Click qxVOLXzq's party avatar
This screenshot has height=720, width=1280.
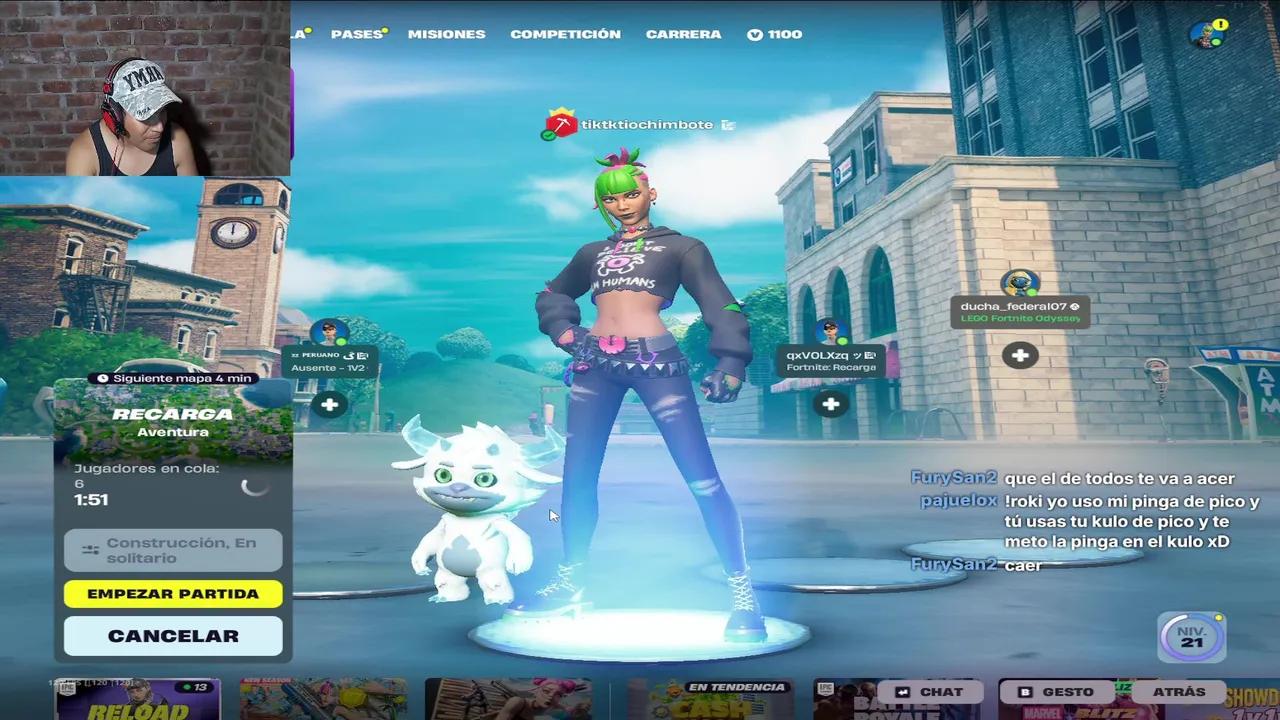tap(828, 330)
